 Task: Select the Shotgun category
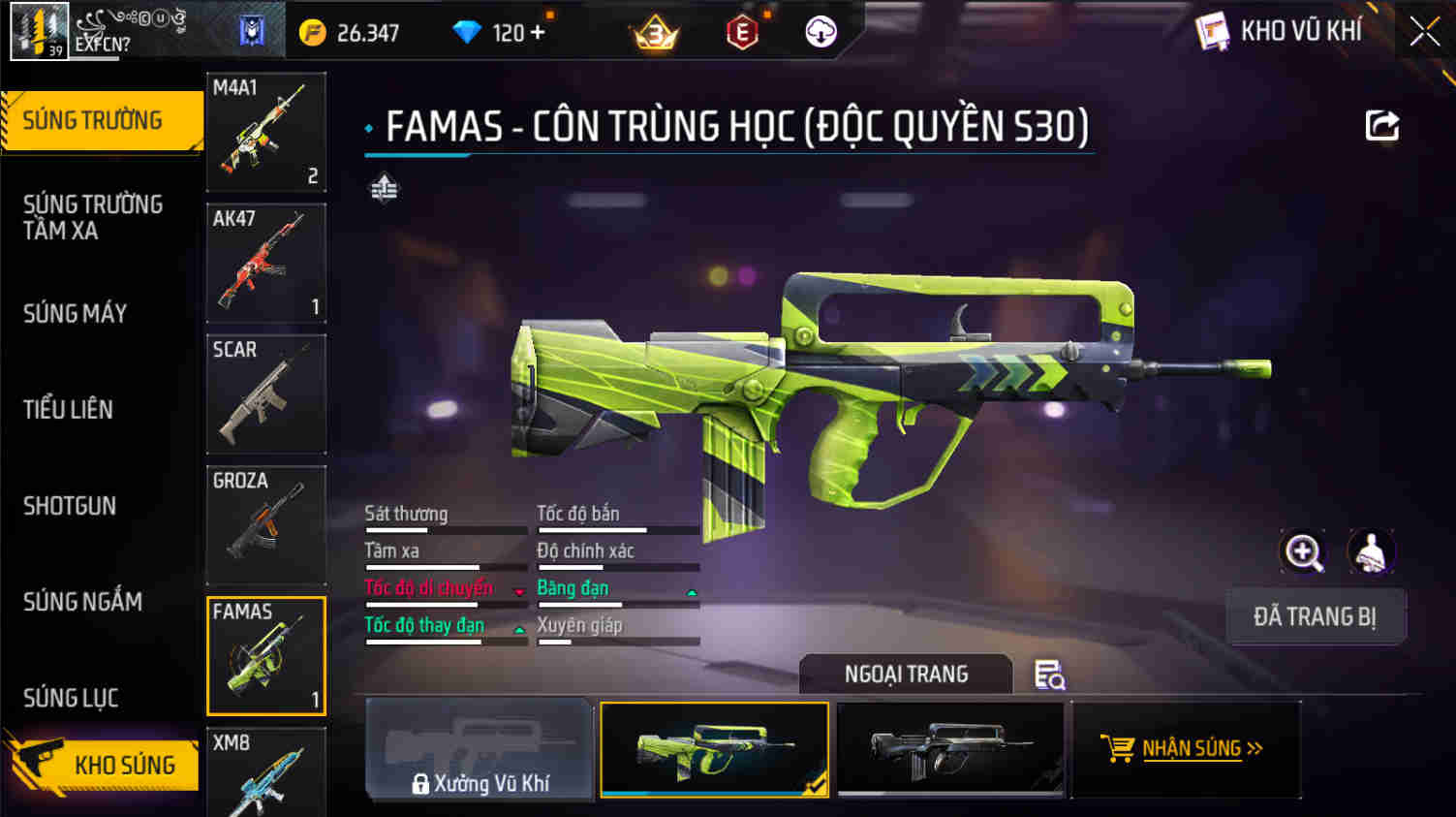[x=69, y=506]
